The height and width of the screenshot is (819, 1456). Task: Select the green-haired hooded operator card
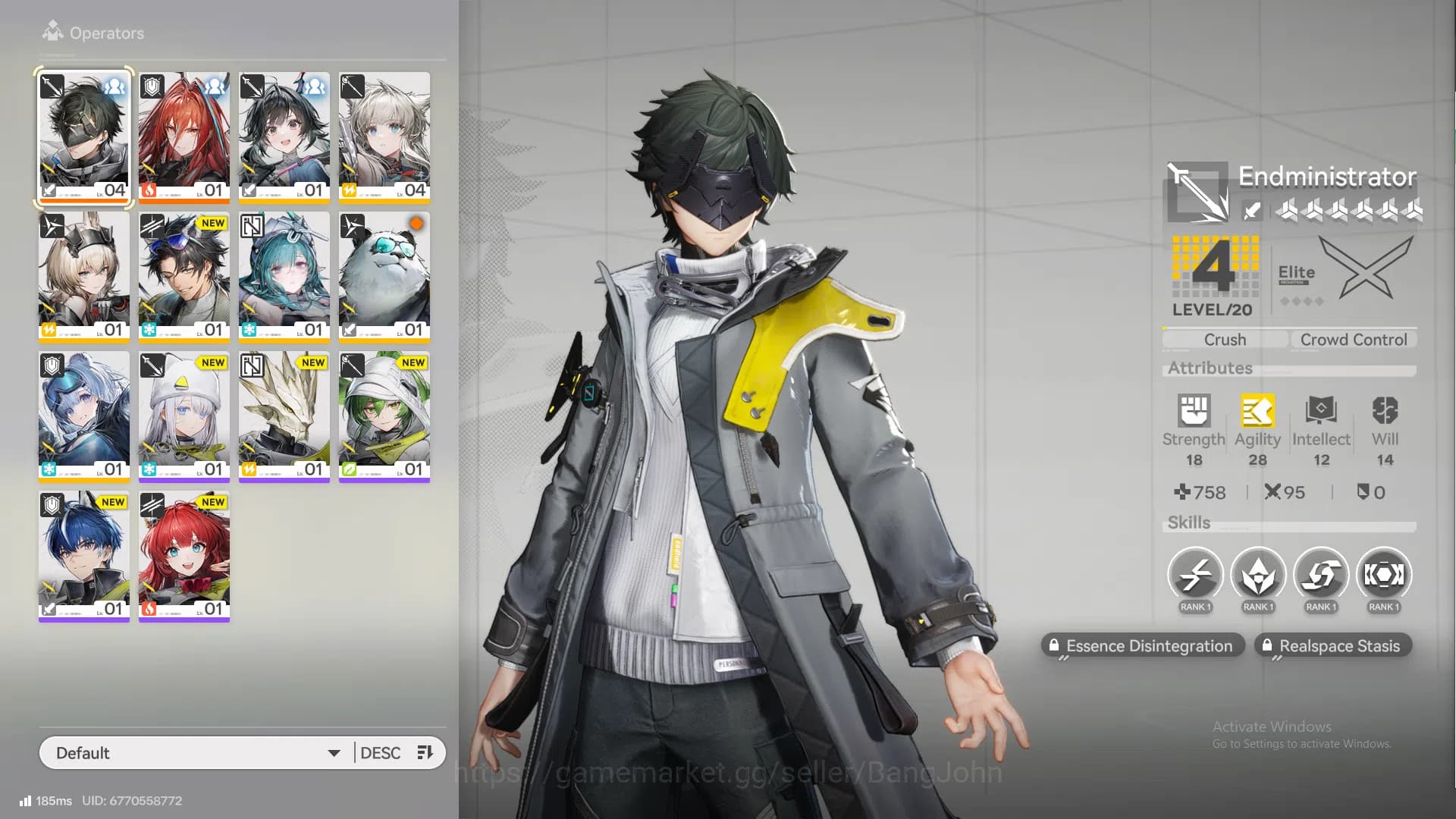click(x=384, y=416)
